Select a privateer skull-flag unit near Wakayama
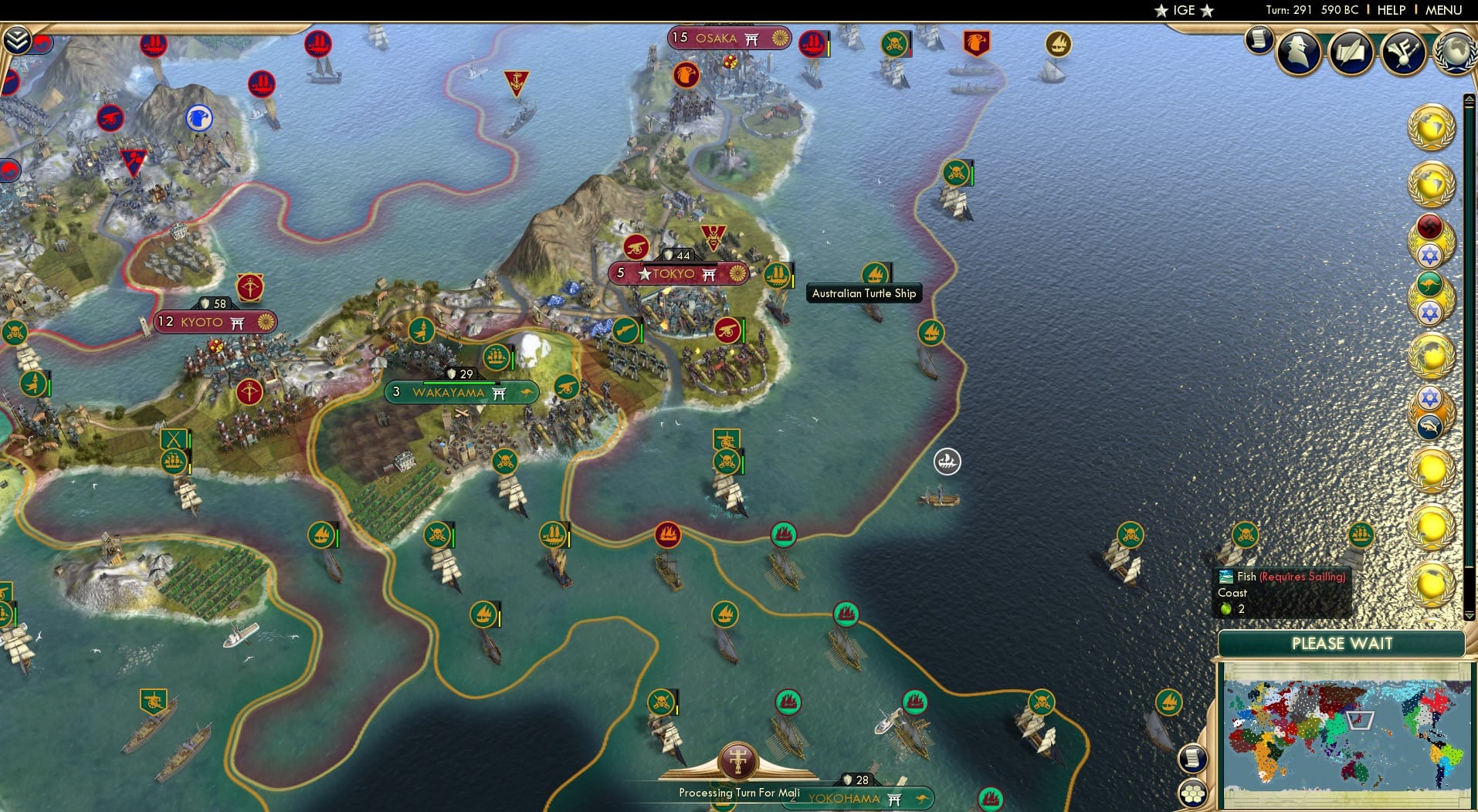Screen dimensions: 1478x812 (503, 463)
